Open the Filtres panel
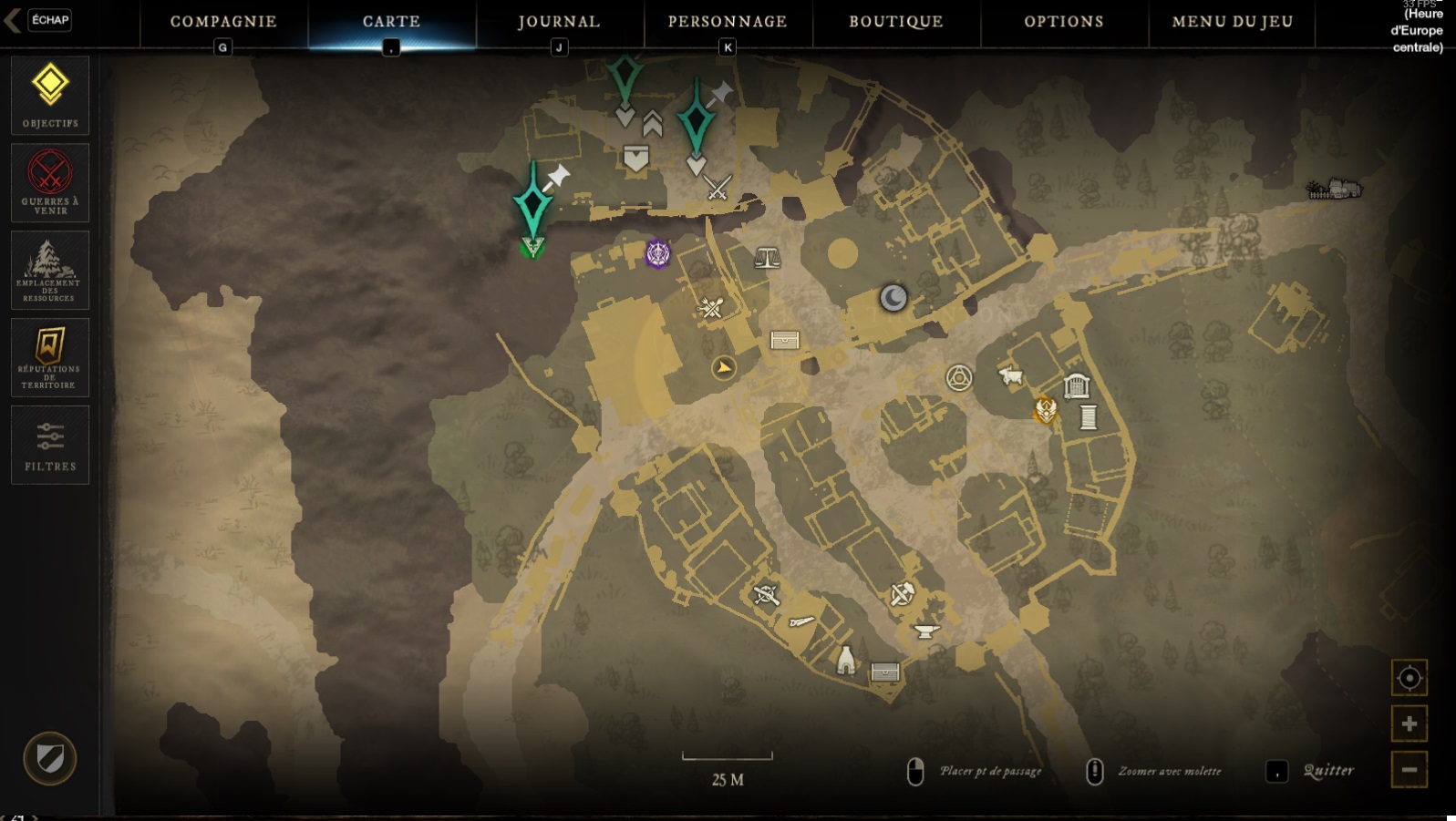 pos(50,445)
